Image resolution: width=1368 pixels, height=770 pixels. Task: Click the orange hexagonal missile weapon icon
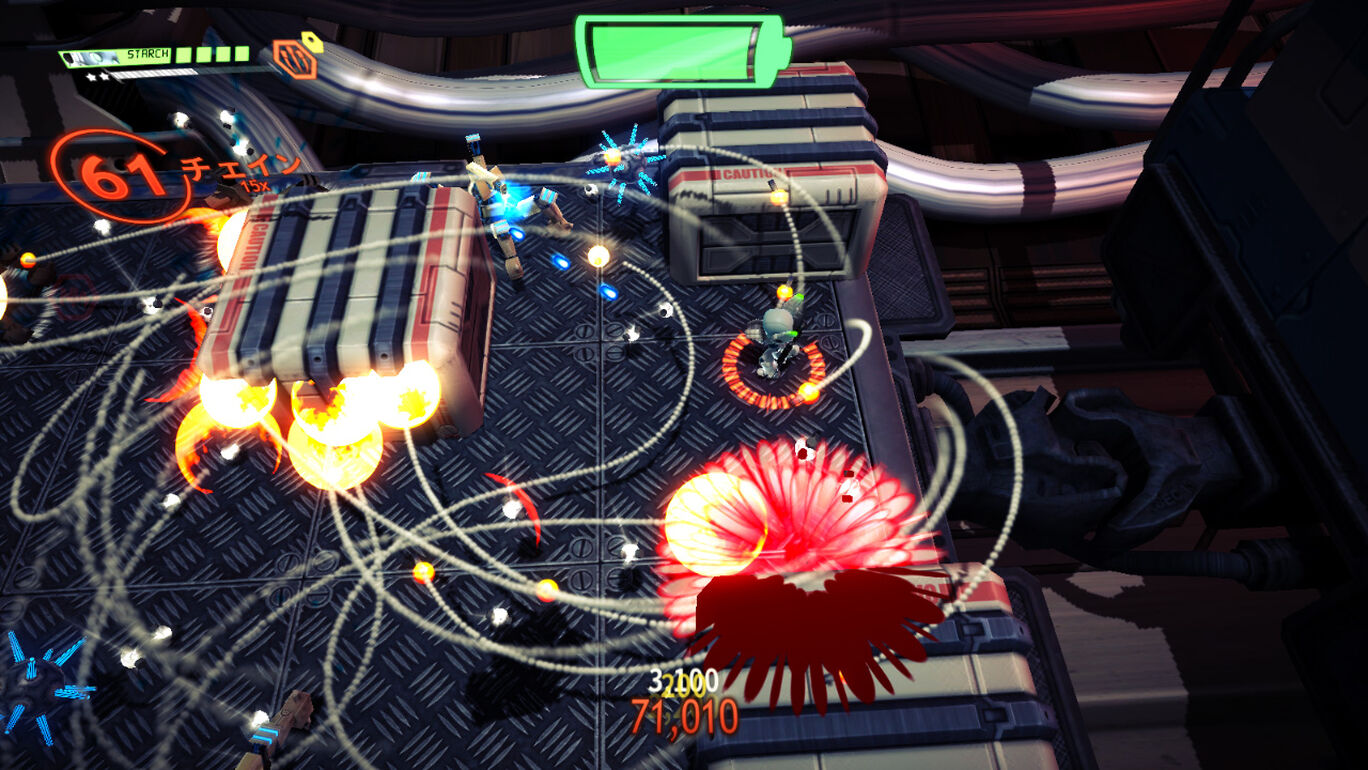pos(295,59)
